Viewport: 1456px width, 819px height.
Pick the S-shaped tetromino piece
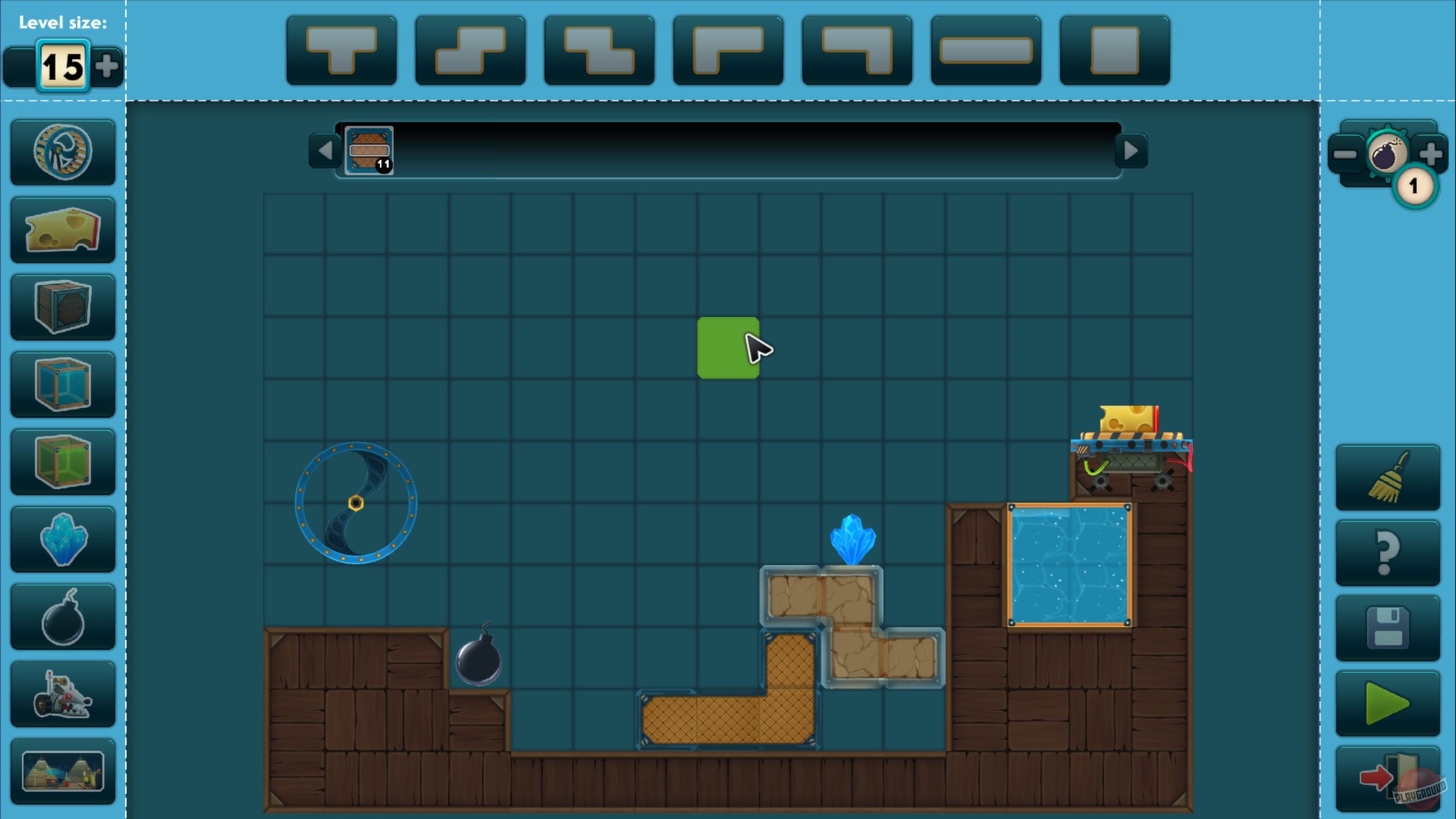(469, 50)
